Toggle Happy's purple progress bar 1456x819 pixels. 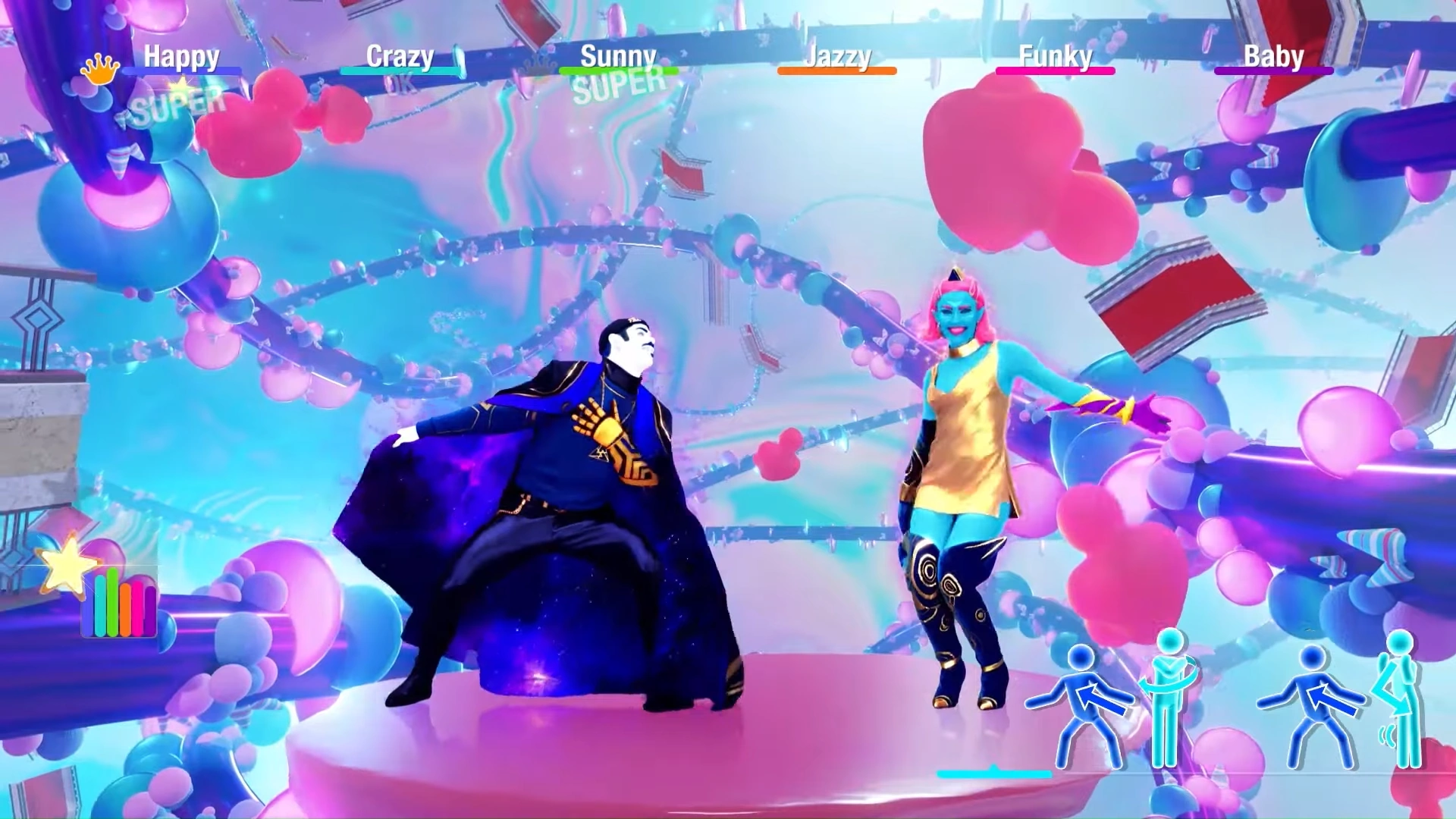tap(182, 72)
